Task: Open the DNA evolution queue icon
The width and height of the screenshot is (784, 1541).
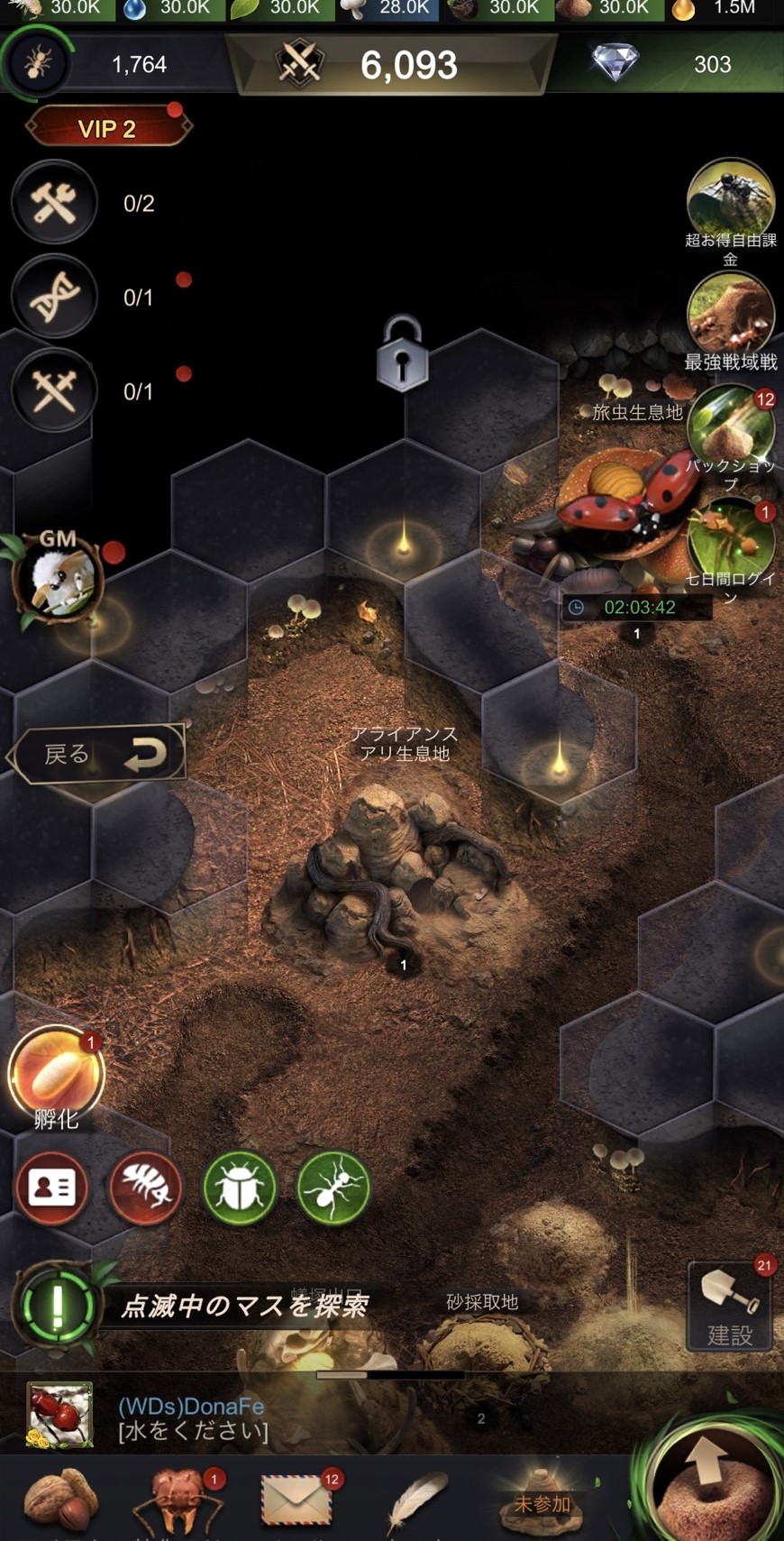Action: (x=55, y=297)
